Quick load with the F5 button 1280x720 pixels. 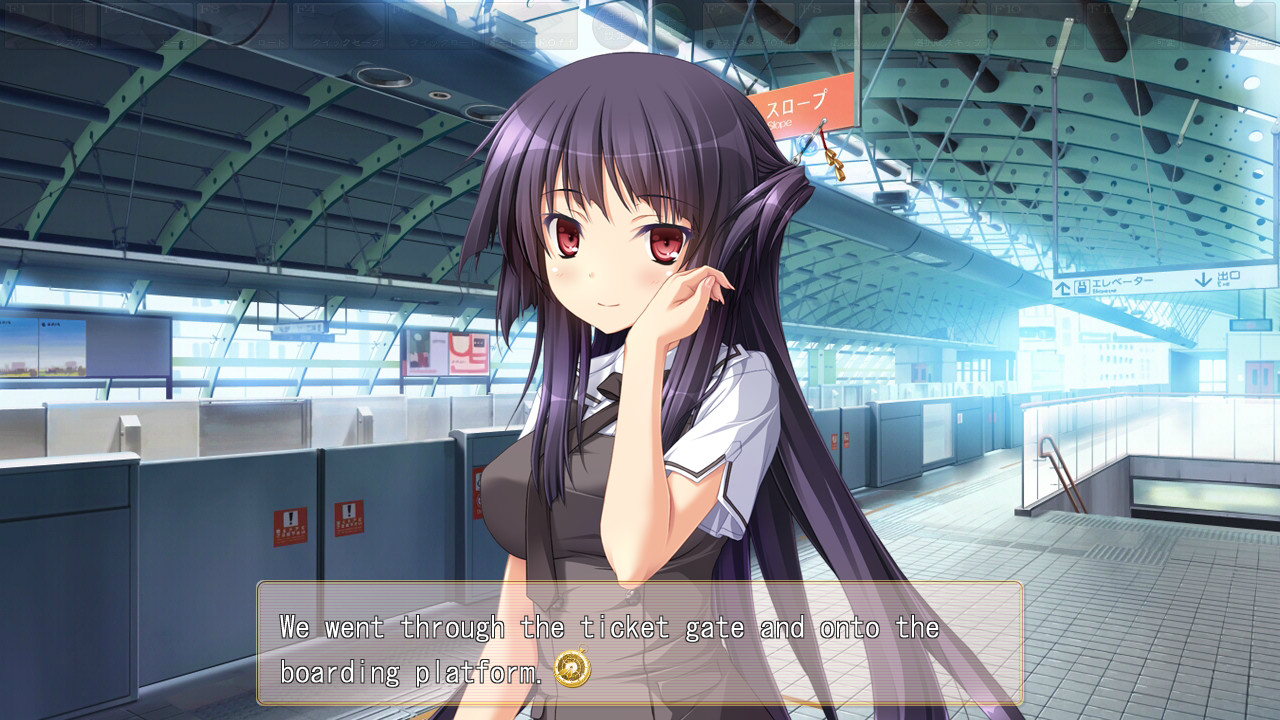pos(435,25)
